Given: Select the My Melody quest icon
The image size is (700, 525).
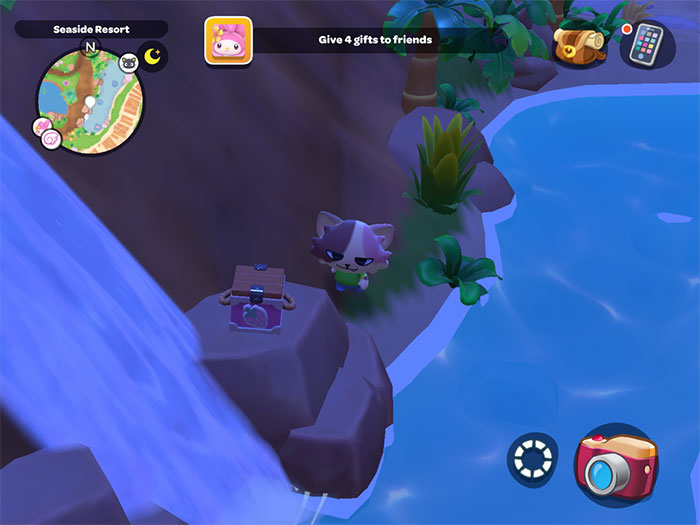Looking at the screenshot, I should [x=228, y=41].
